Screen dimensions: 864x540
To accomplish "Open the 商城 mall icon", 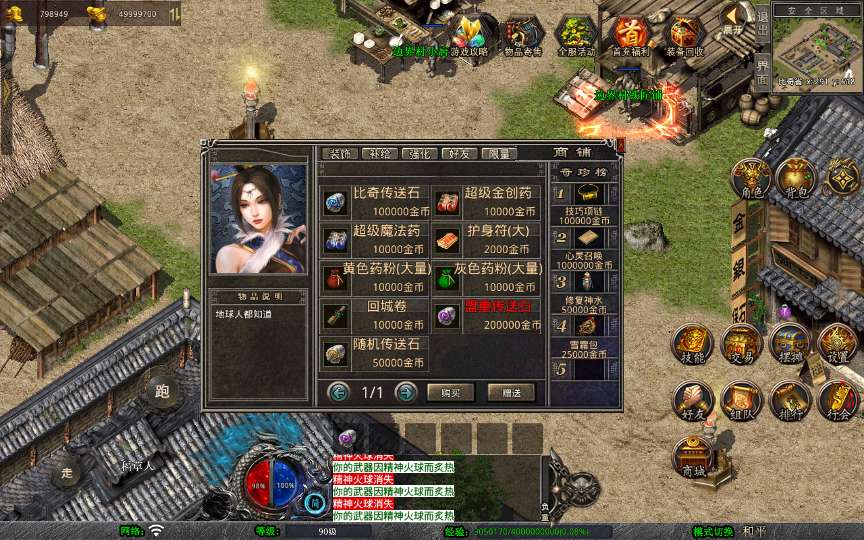I will point(692,458).
